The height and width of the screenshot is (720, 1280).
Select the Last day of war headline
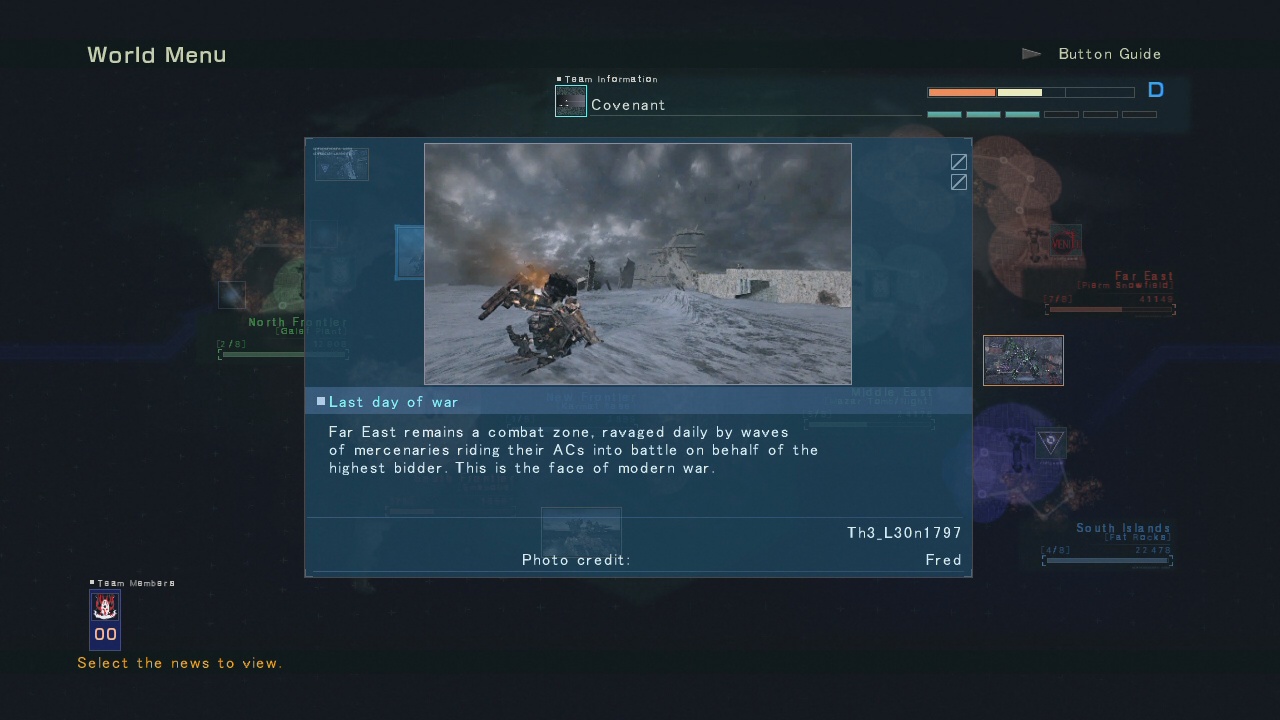coord(394,402)
